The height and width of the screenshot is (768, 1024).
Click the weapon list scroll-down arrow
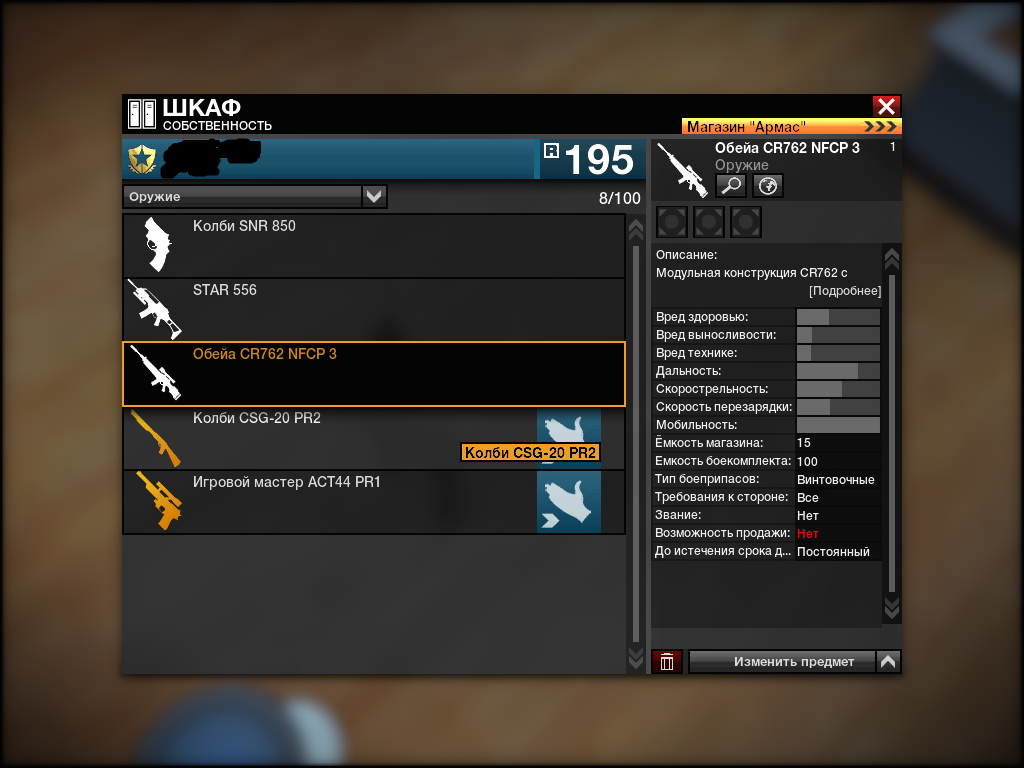[635, 657]
